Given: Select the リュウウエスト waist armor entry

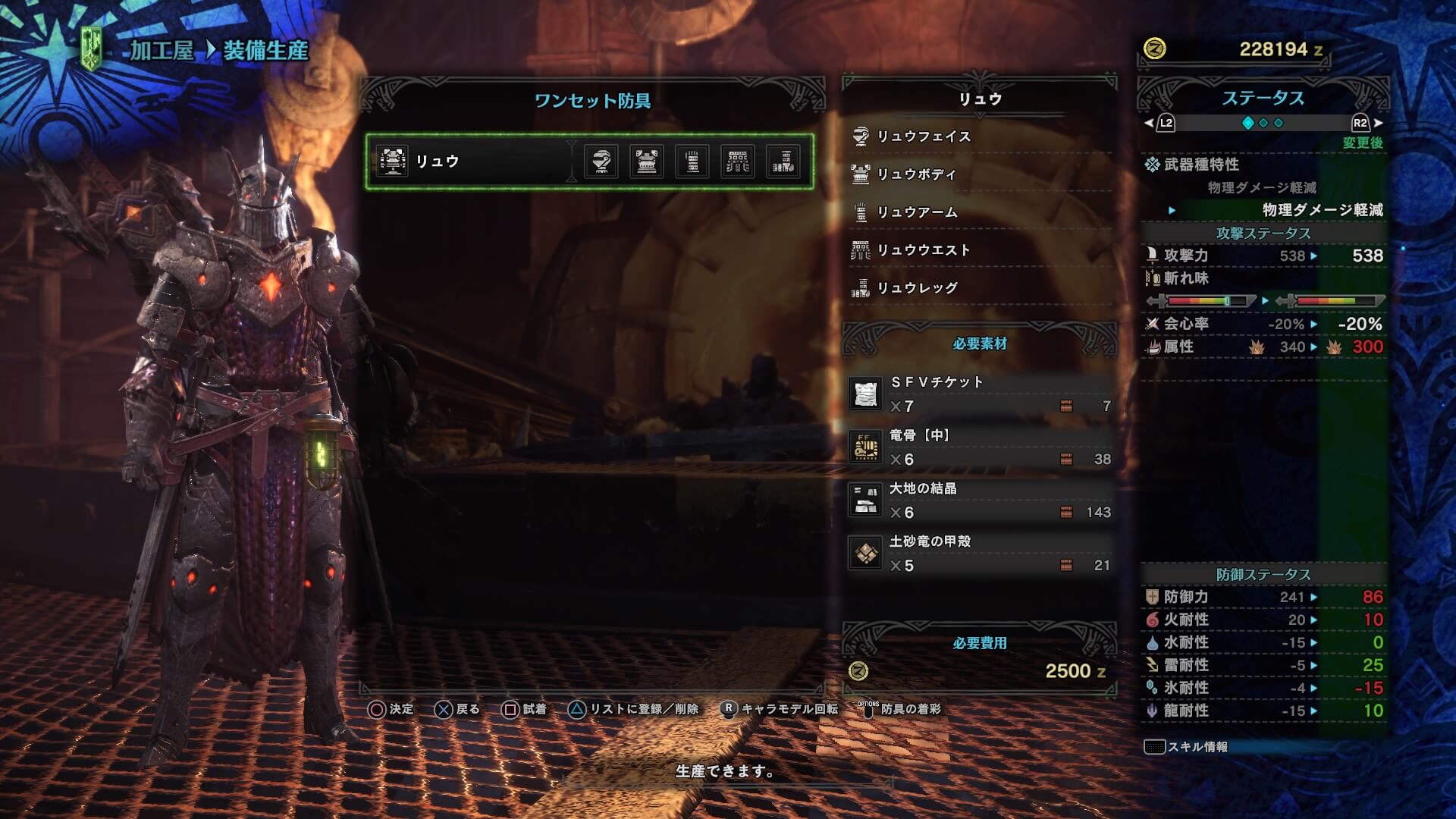Looking at the screenshot, I should 923,250.
